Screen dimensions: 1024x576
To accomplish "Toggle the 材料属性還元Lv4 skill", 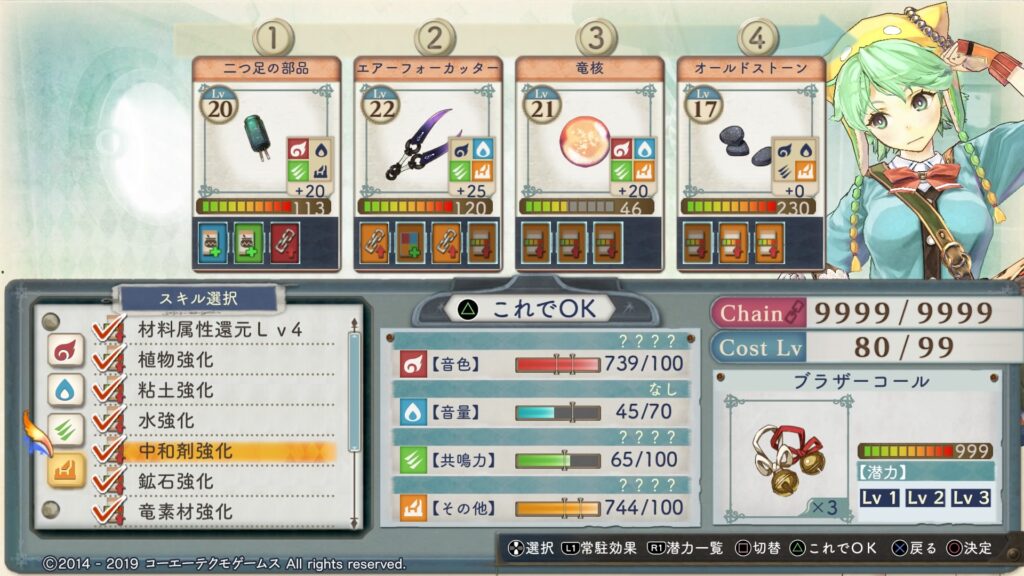I will click(x=218, y=329).
